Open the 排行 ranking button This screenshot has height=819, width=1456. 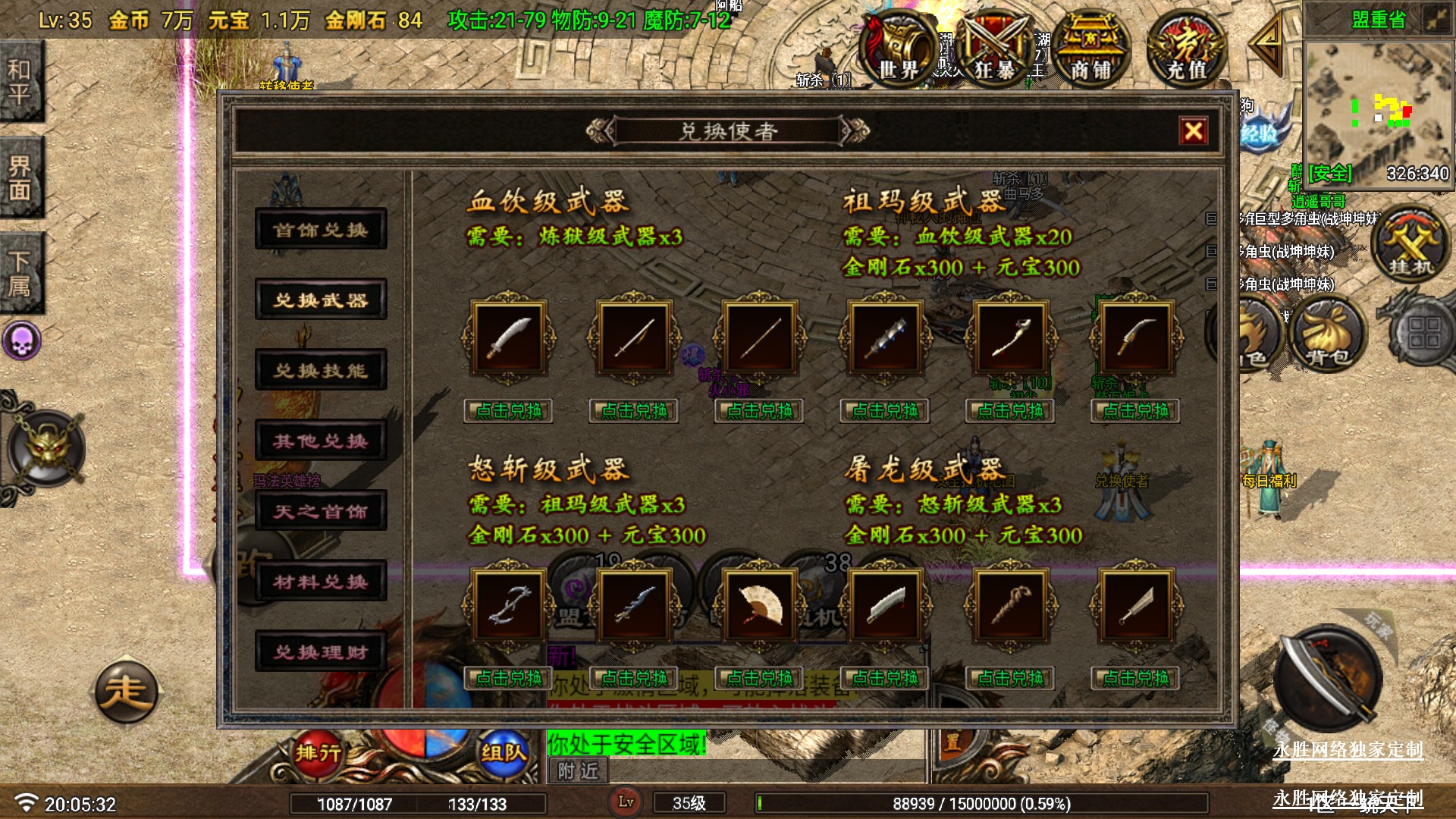pos(318,752)
